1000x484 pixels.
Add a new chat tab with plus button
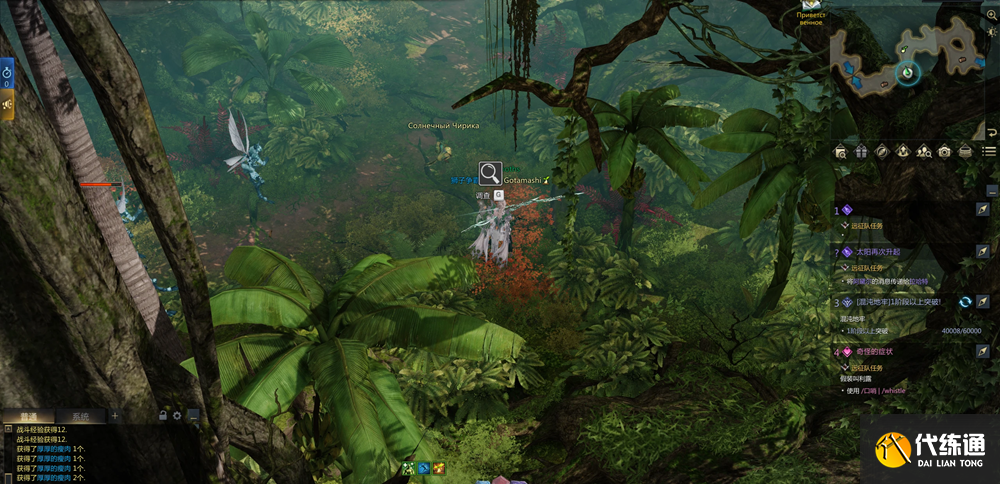[114, 416]
